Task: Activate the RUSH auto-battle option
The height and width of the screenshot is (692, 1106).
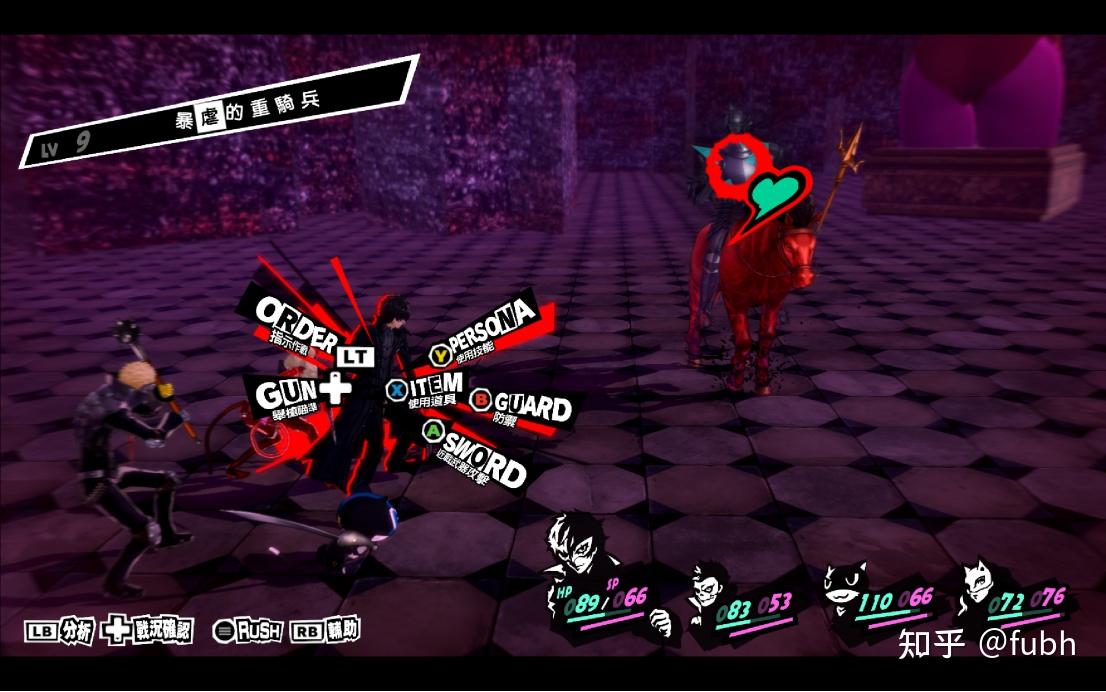Action: (248, 630)
